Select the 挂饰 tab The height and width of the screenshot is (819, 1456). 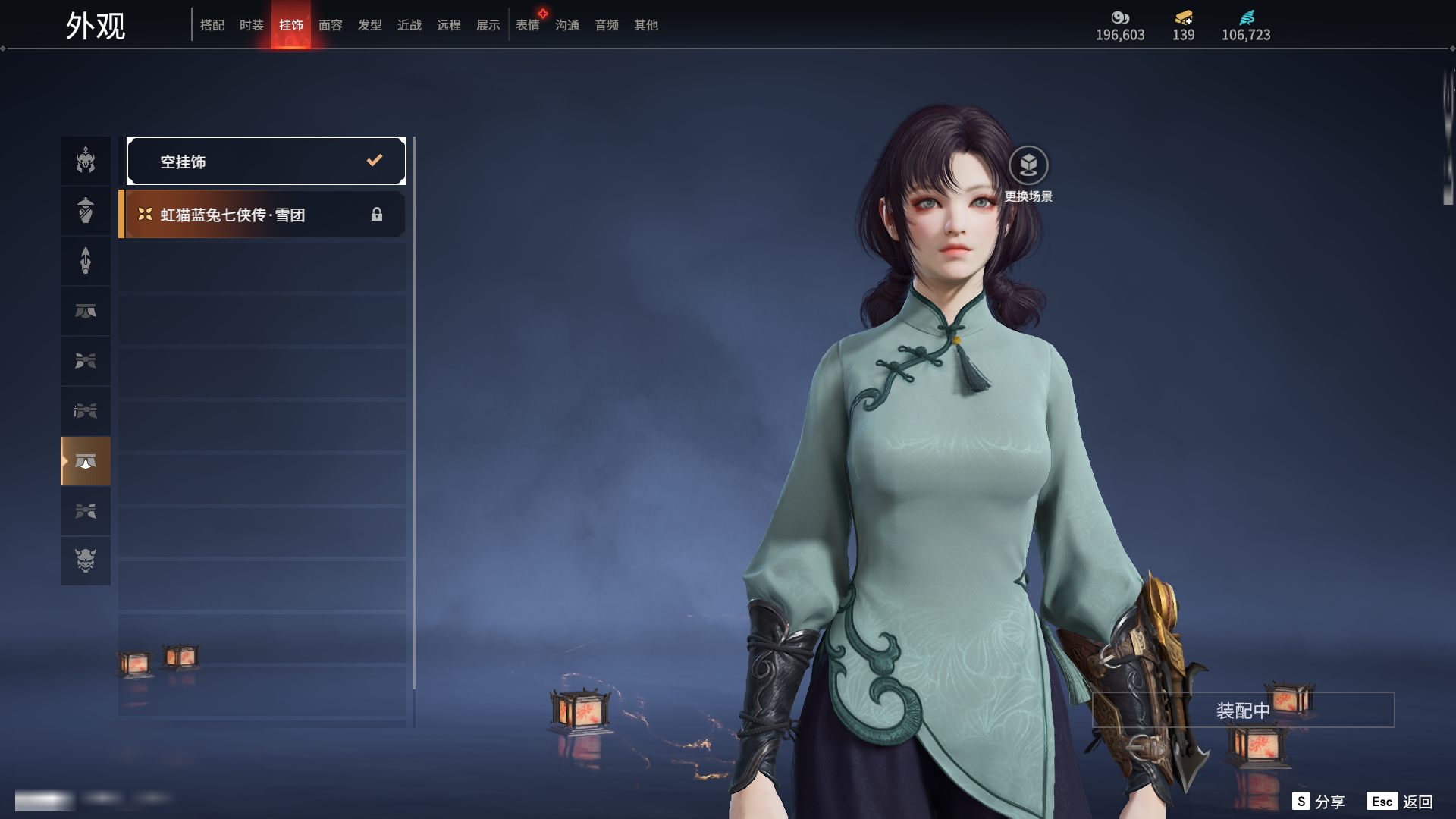click(291, 25)
